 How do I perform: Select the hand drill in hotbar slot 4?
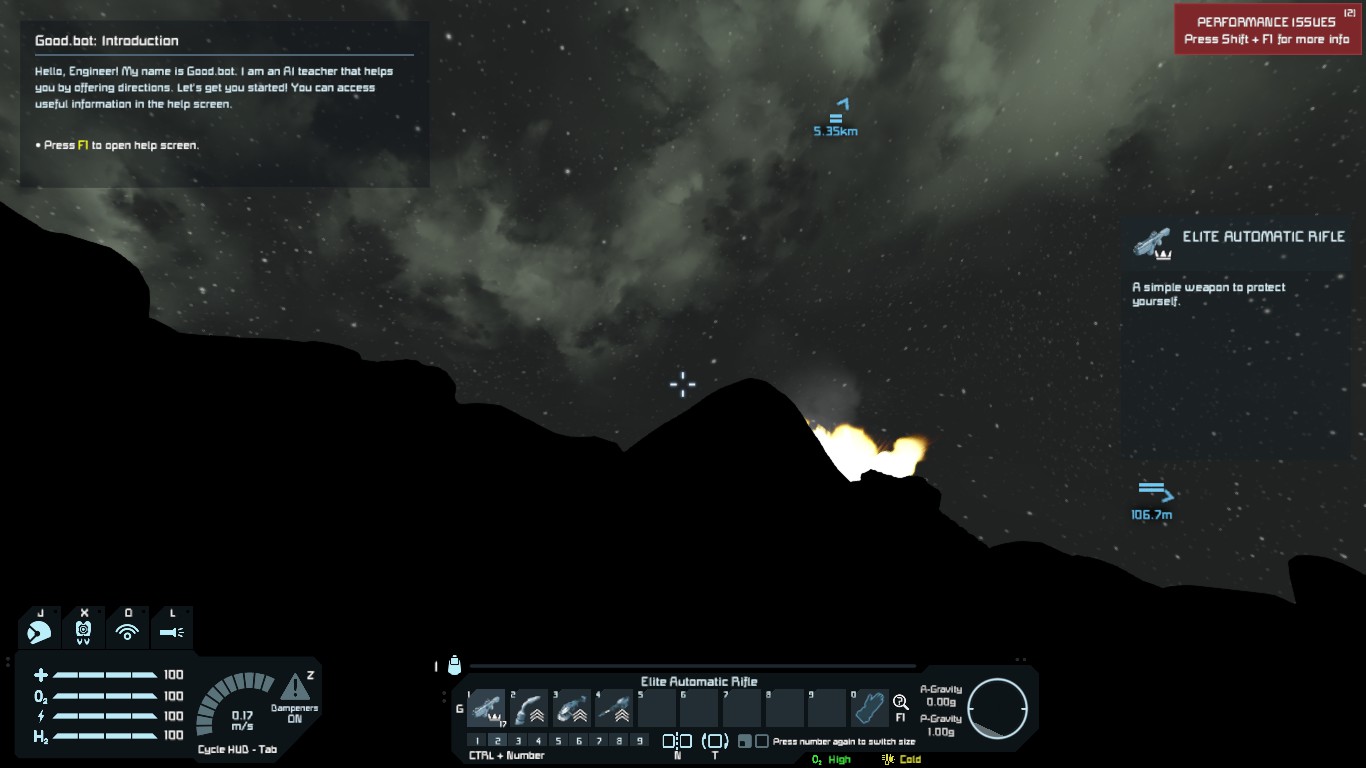(x=615, y=708)
